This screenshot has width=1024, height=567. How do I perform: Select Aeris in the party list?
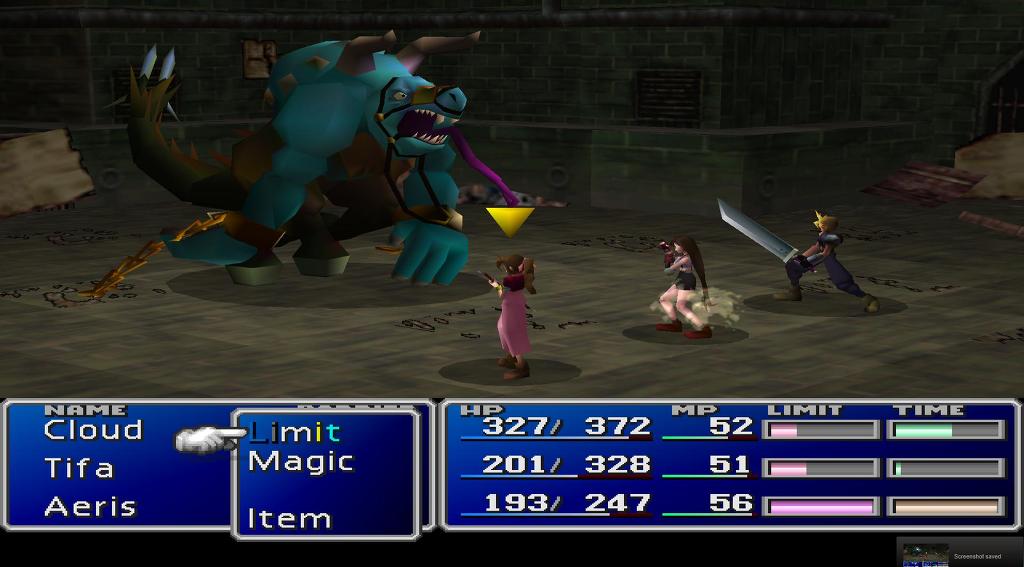90,506
